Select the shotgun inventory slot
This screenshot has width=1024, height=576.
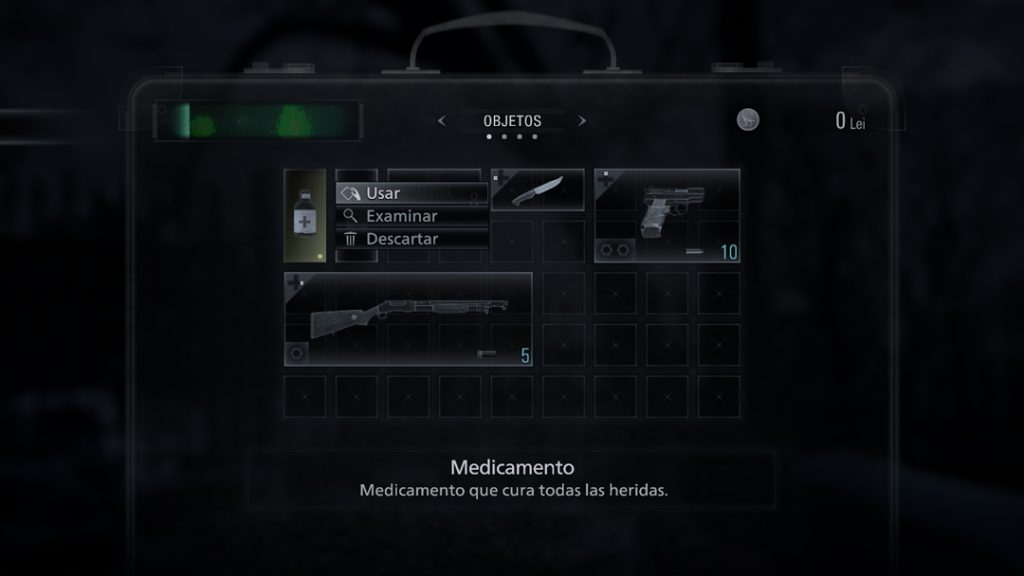[x=408, y=320]
